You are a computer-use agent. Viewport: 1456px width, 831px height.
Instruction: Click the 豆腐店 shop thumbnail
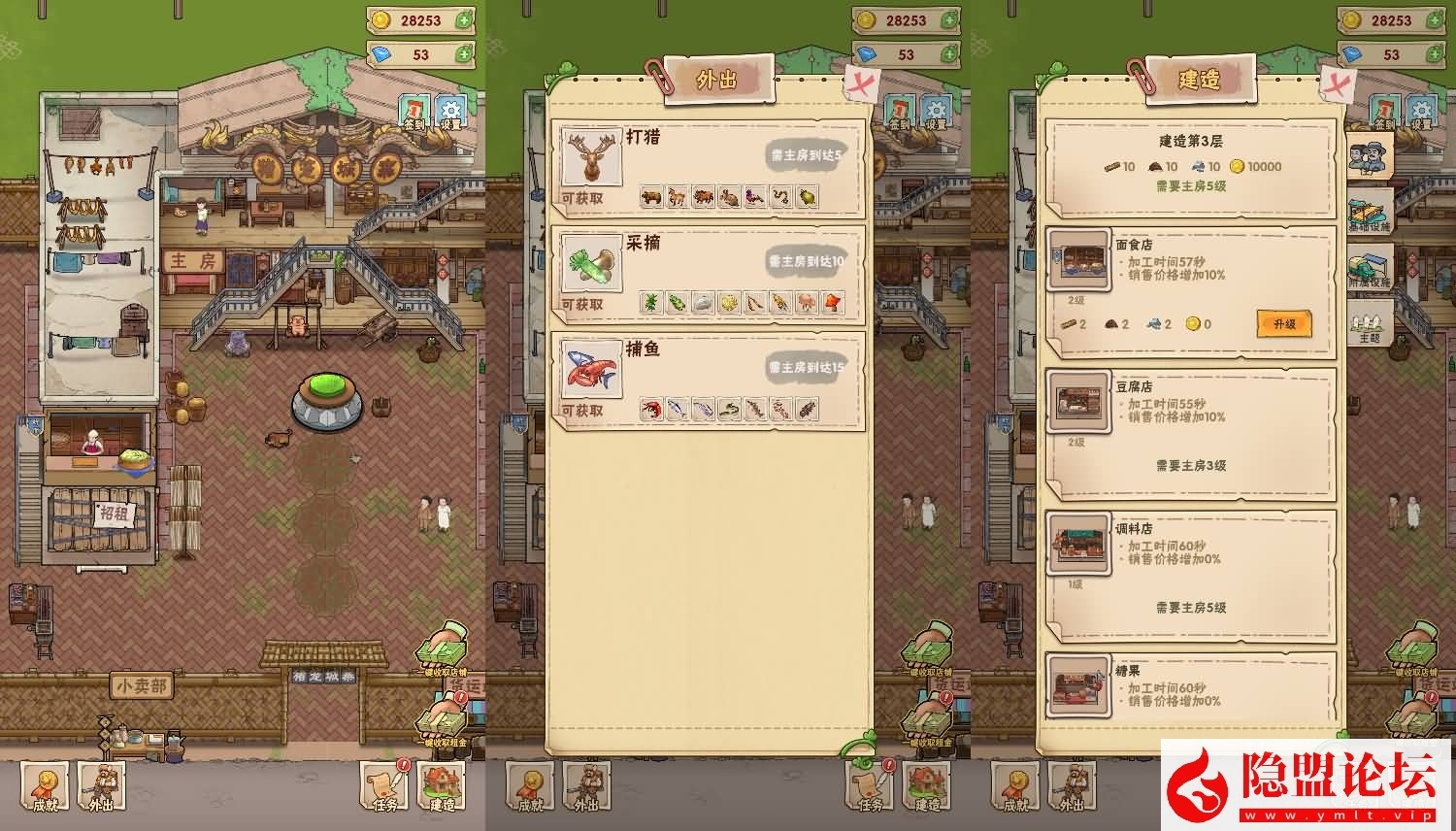pos(1078,402)
